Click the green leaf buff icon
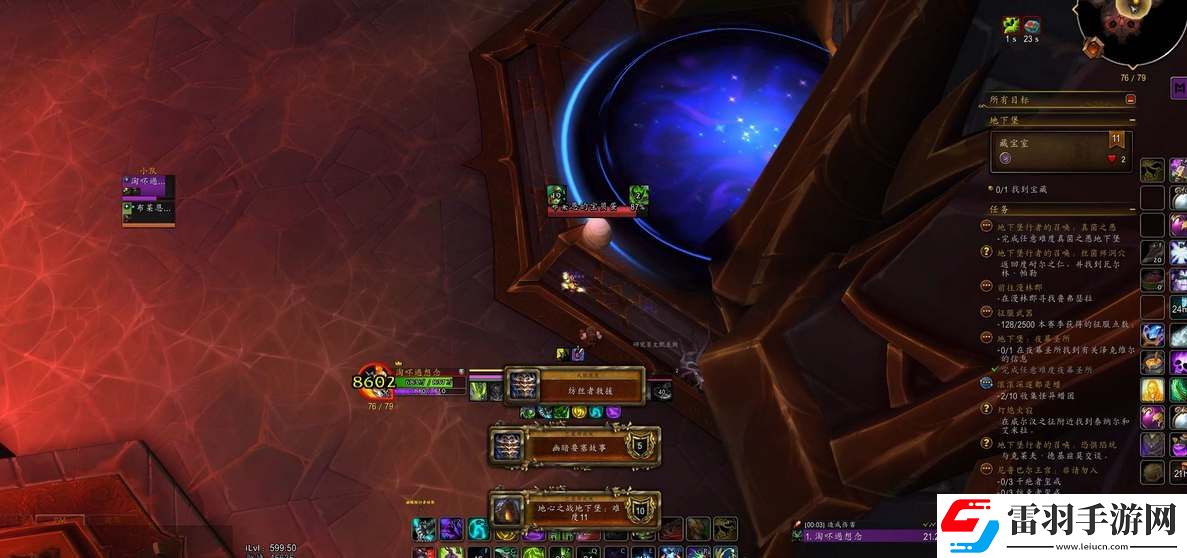The image size is (1187, 558). (x=1011, y=26)
